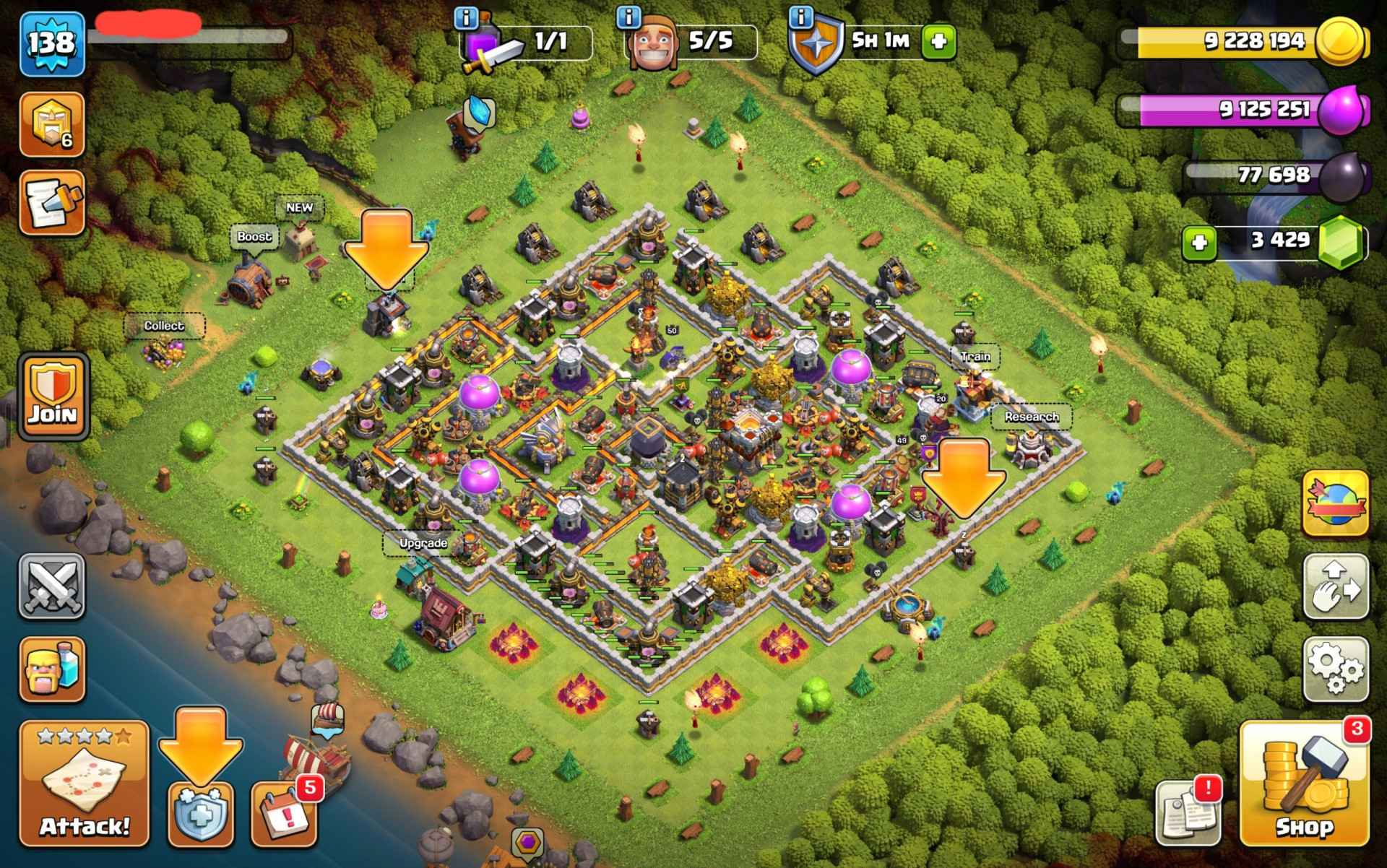This screenshot has height=868, width=1387.
Task: Open the army training barbarian button
Action: tap(51, 669)
